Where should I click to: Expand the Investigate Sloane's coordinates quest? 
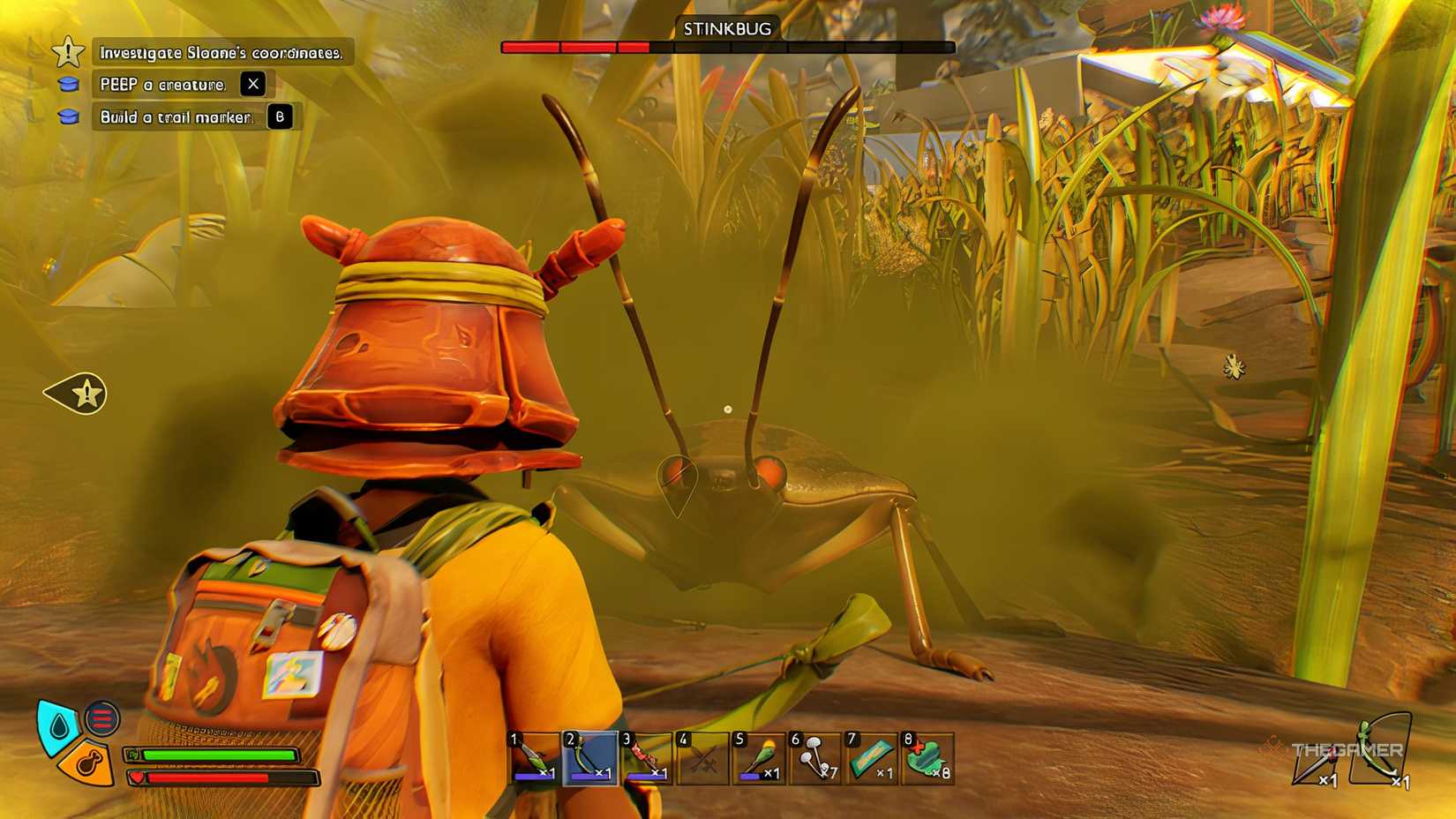(x=221, y=52)
